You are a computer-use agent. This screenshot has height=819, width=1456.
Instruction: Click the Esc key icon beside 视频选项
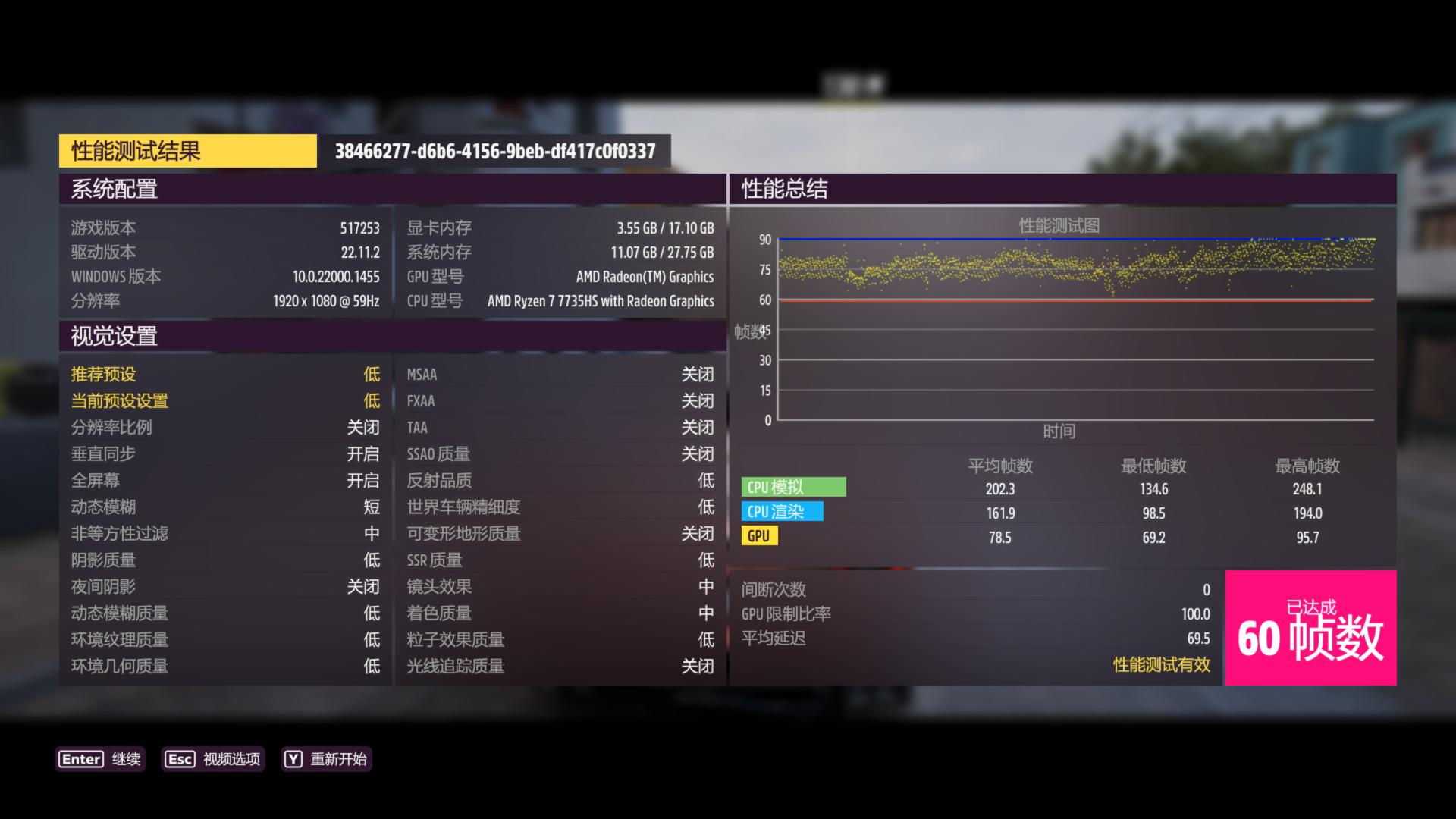click(x=179, y=759)
